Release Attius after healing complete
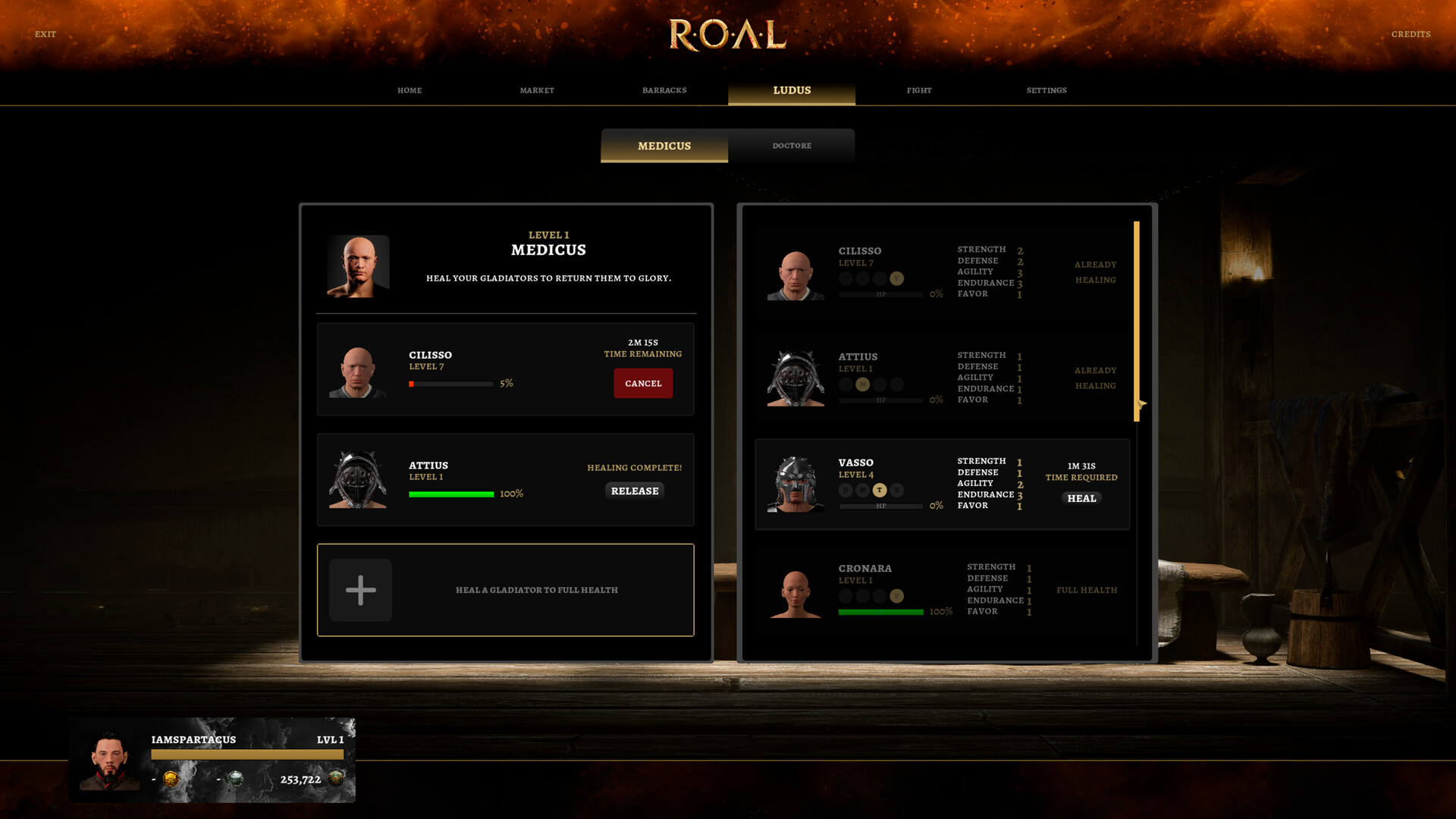This screenshot has height=819, width=1456. click(635, 491)
